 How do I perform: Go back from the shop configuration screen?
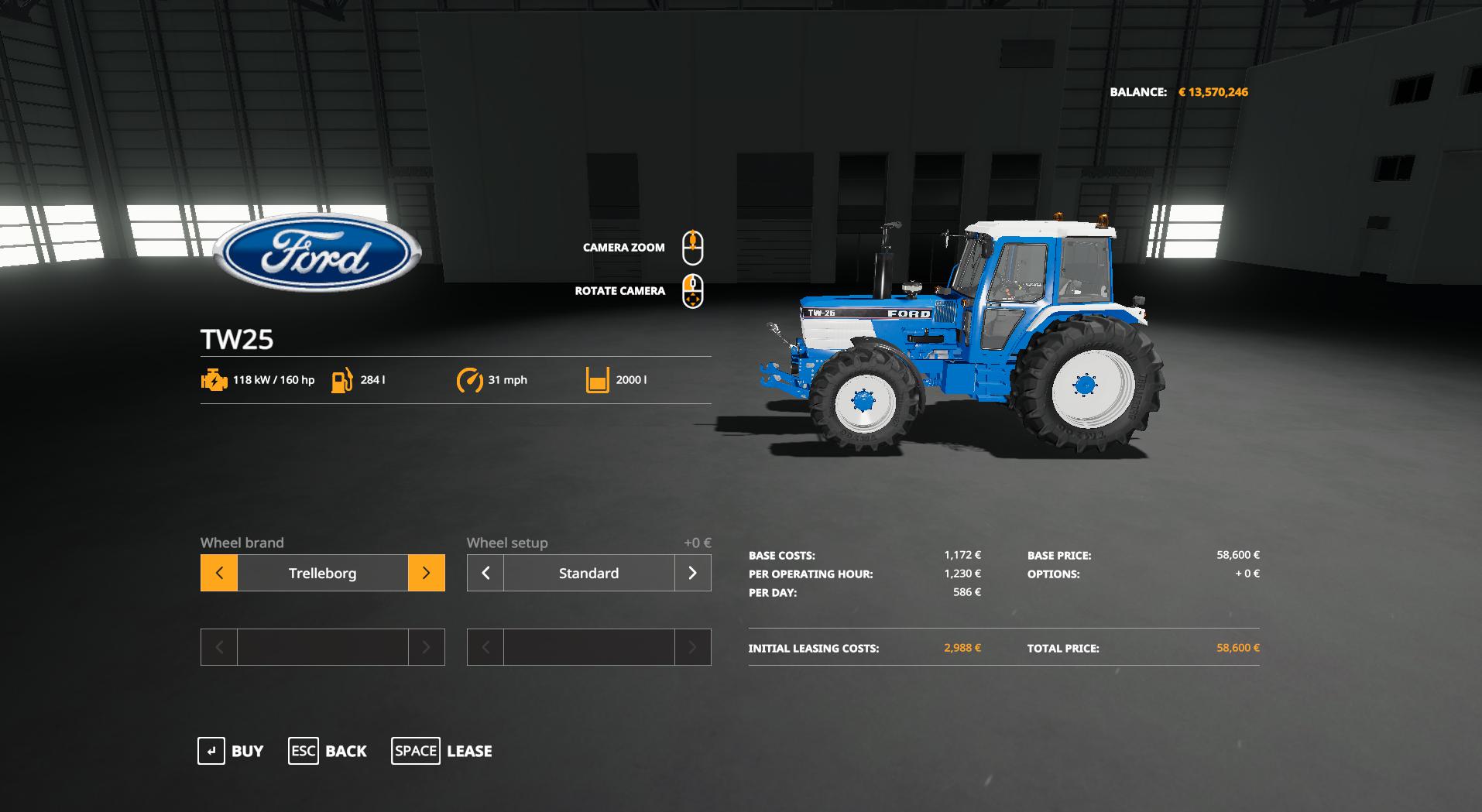(x=328, y=751)
